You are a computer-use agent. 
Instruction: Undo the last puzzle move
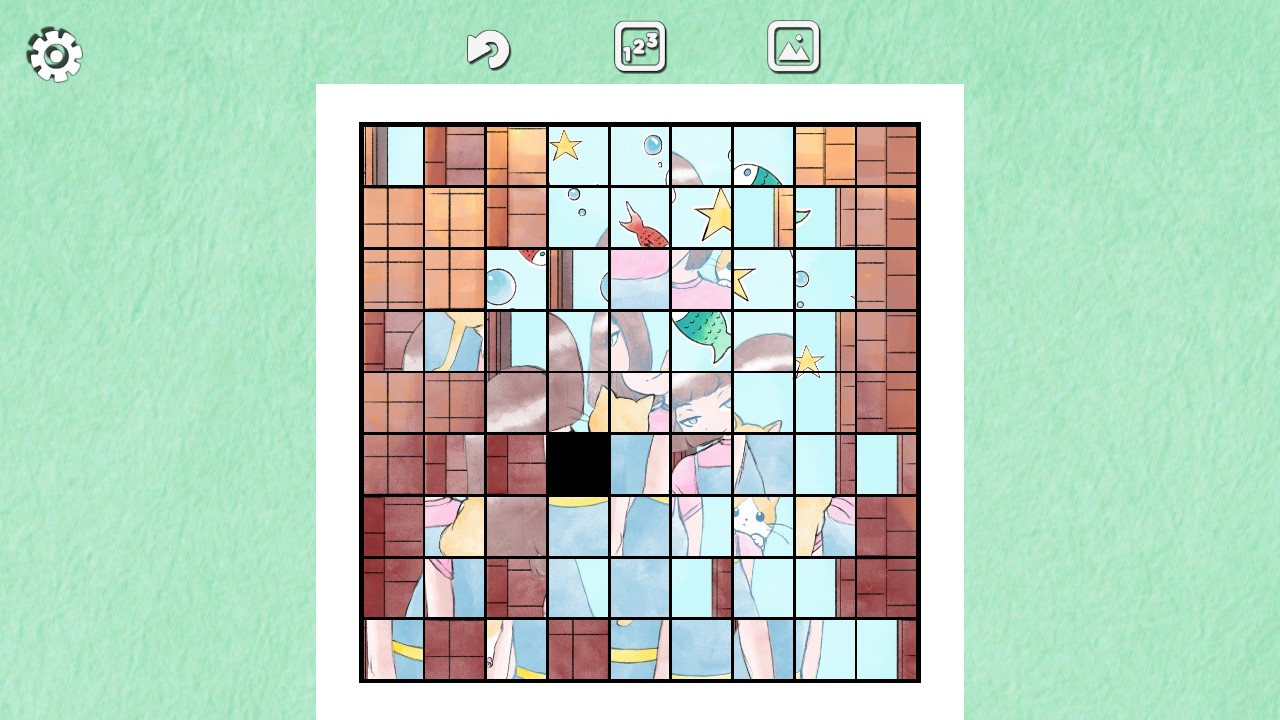[488, 47]
